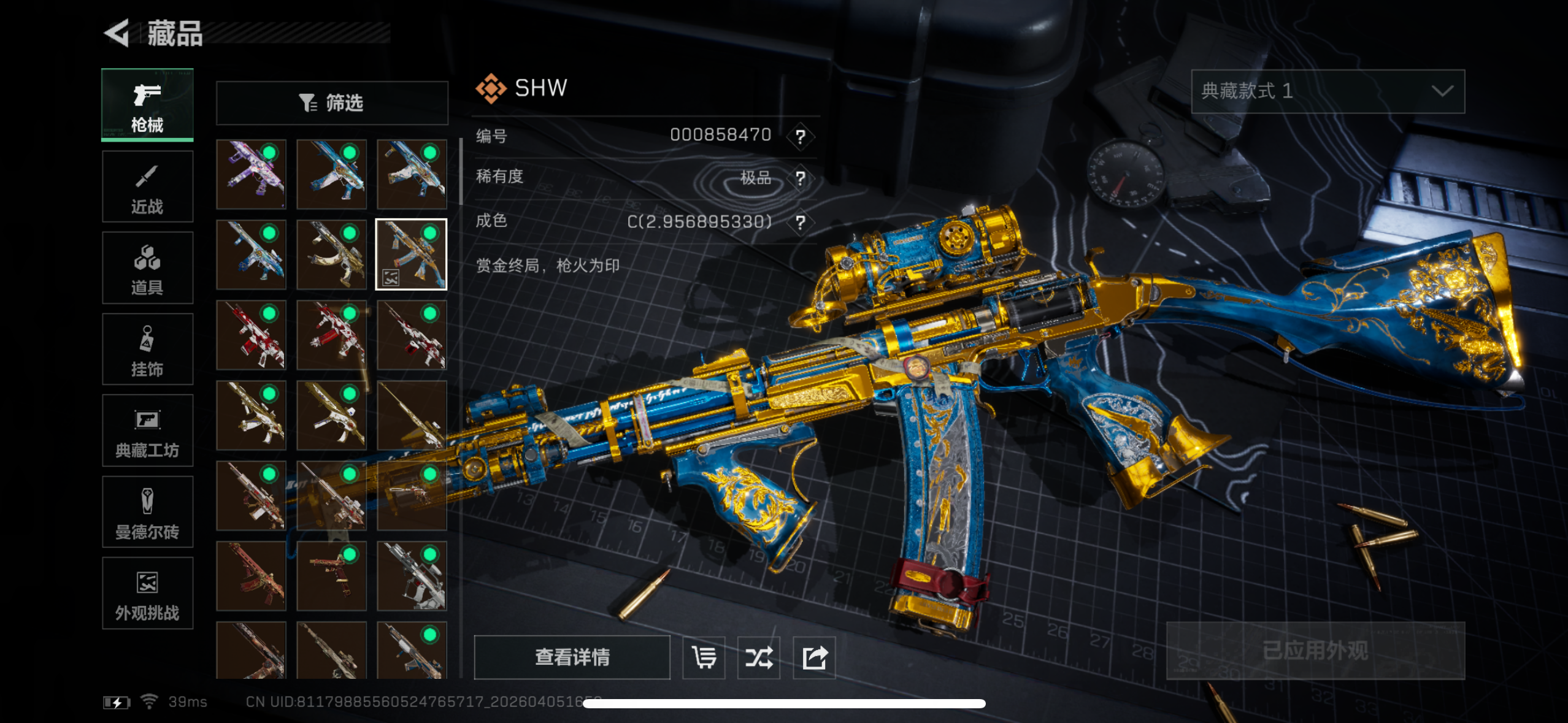Go back using the arrow beside 藏品

click(x=117, y=33)
